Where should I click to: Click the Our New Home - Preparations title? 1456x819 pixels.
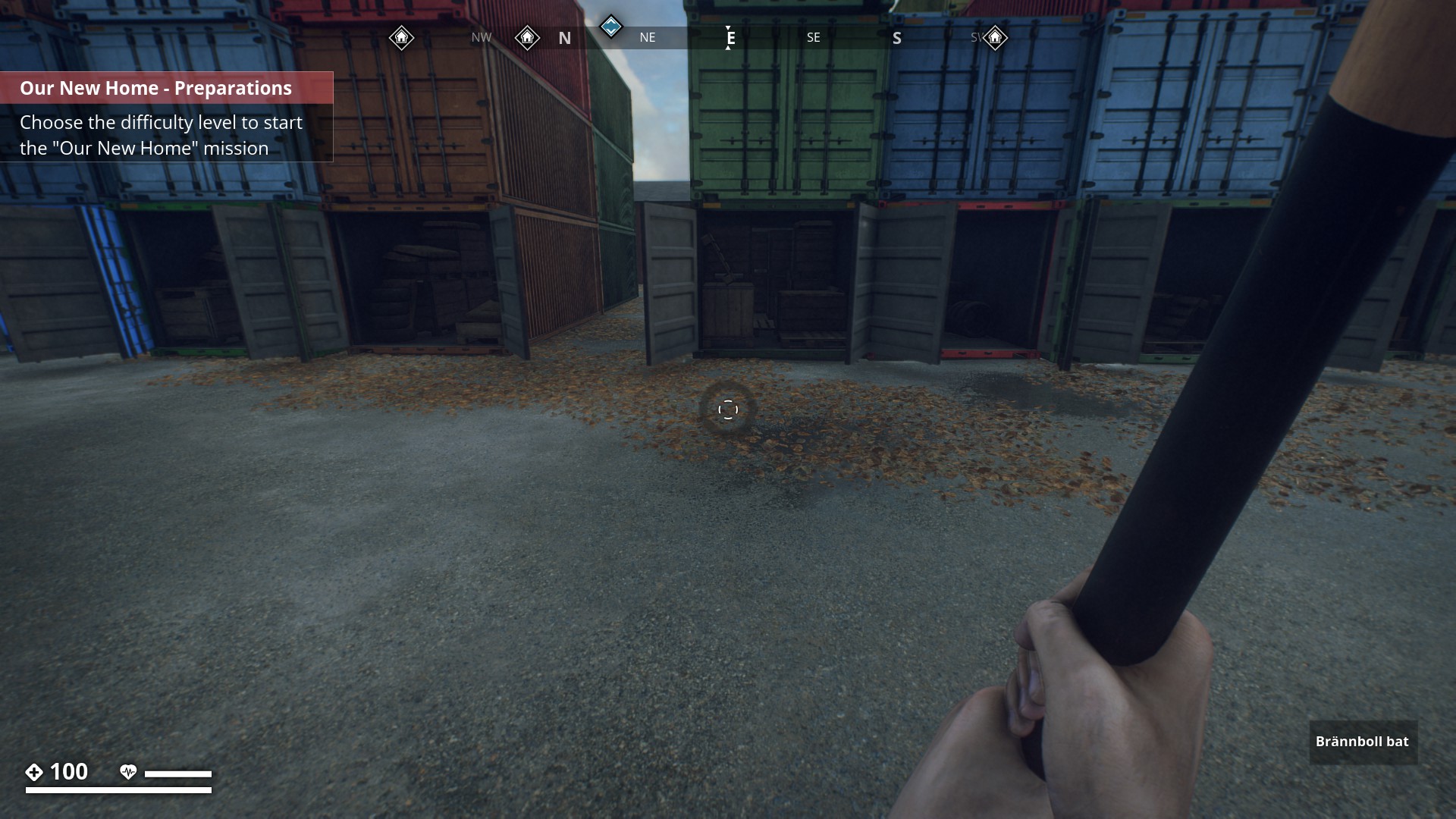[155, 87]
